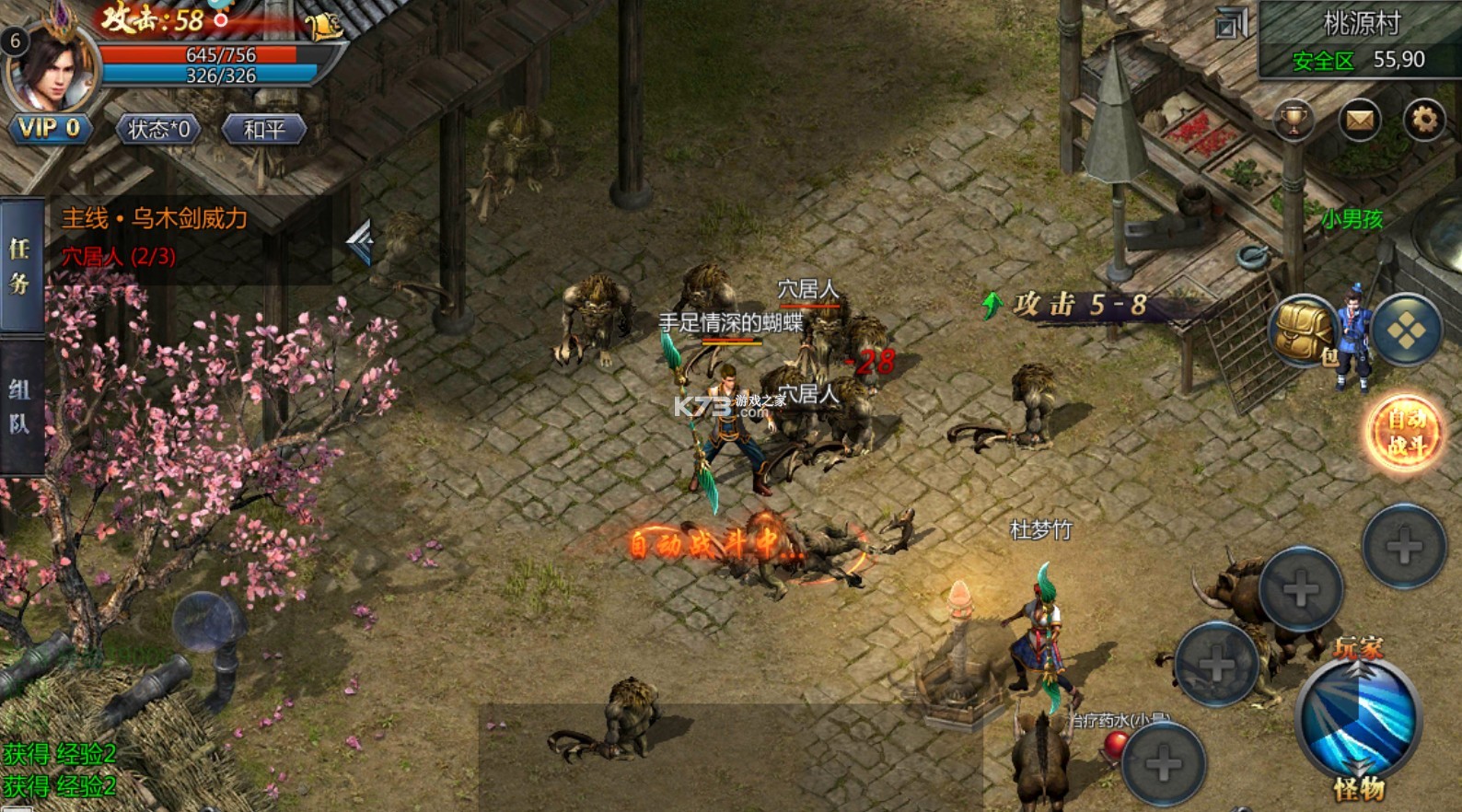Expand the four-diamond function menu
This screenshot has width=1462, height=812.
pos(1406,331)
